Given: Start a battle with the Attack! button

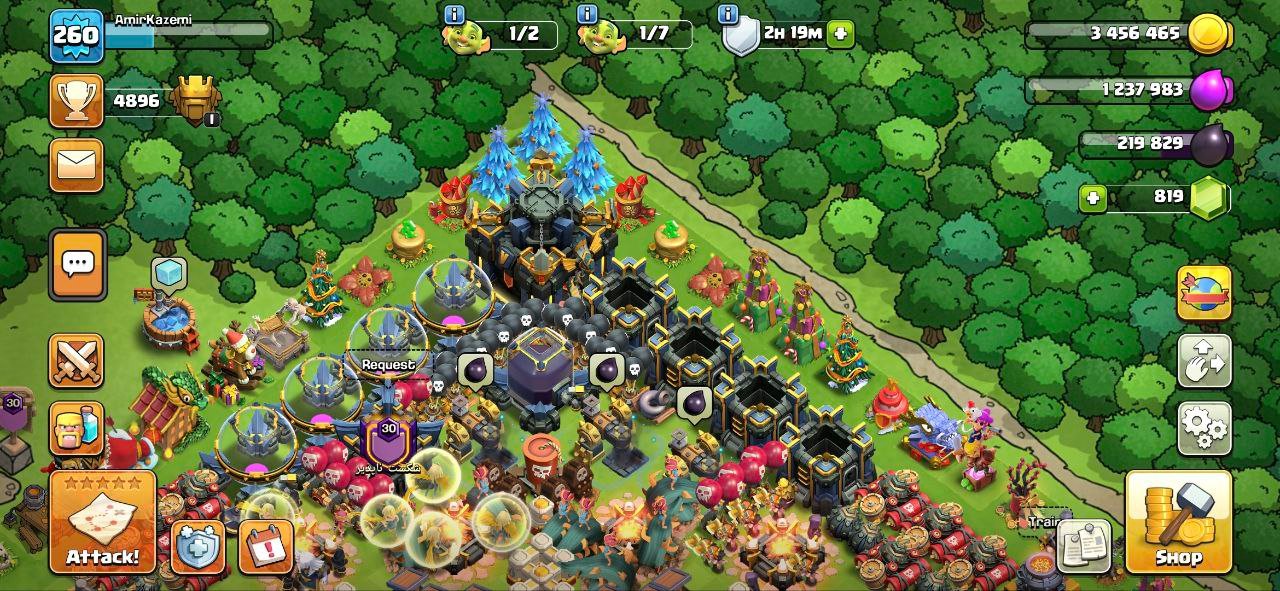Looking at the screenshot, I should point(102,523).
